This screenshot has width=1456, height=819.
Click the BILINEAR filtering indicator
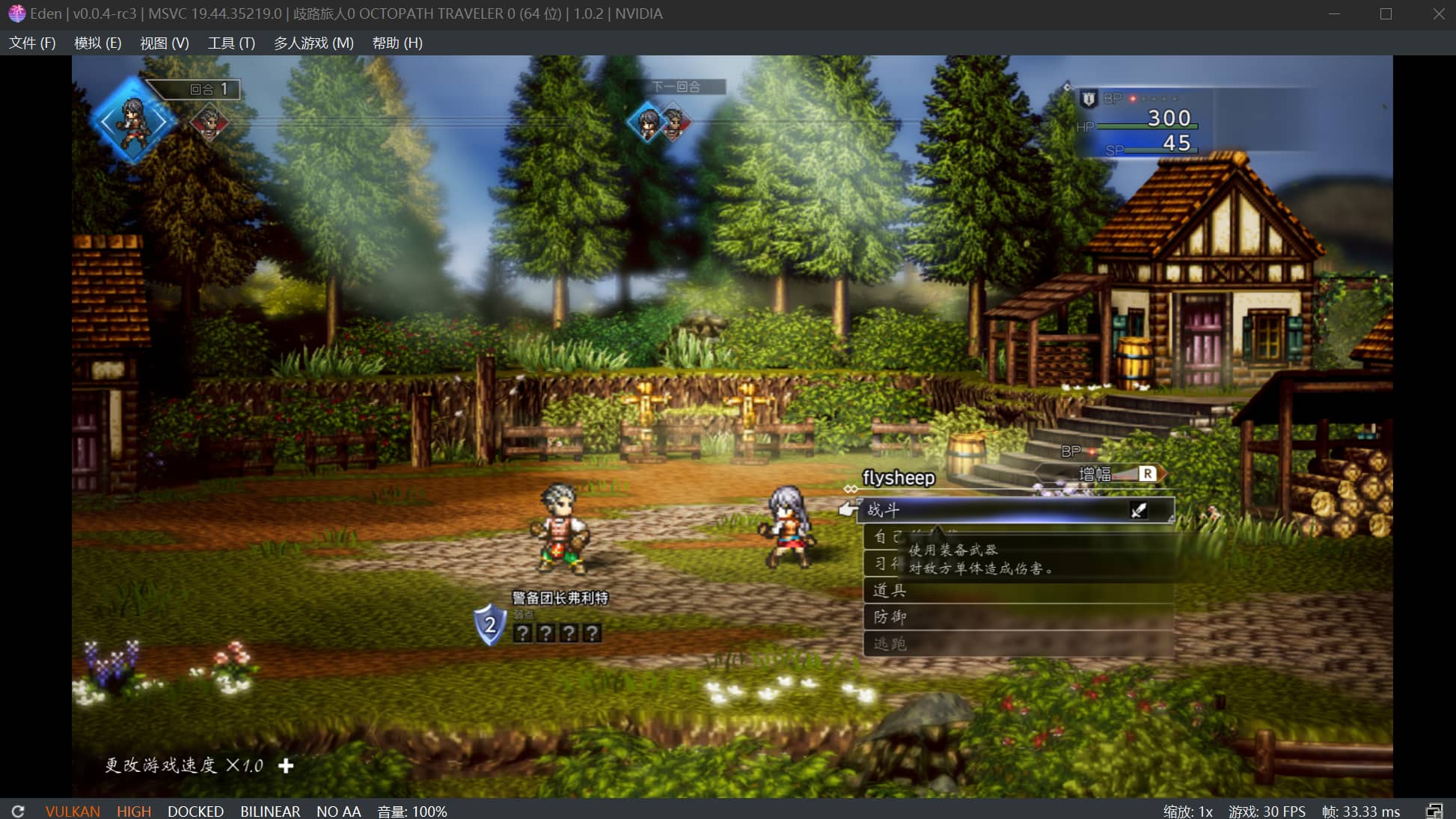coord(269,811)
